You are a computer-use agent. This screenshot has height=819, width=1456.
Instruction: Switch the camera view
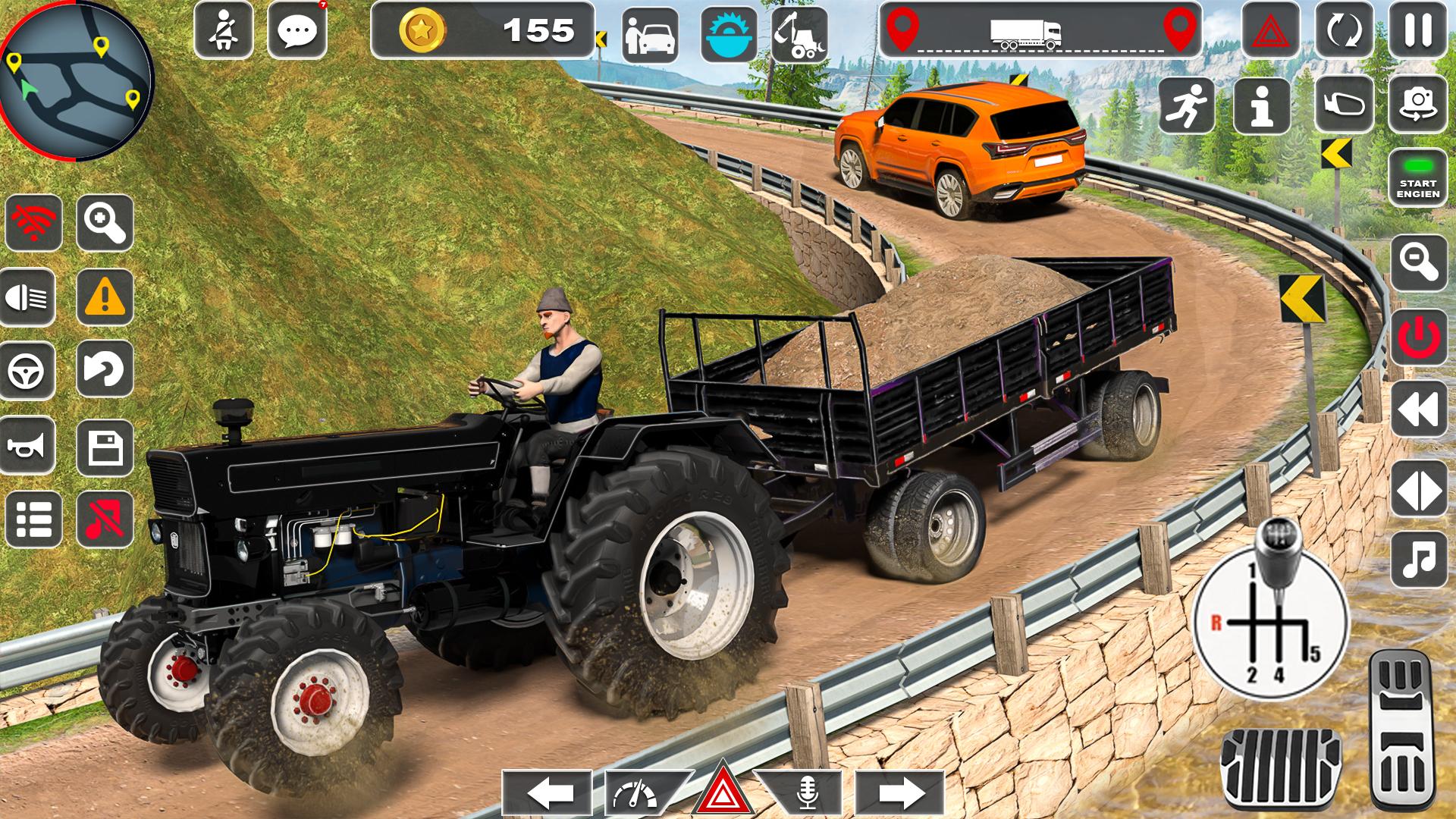(1417, 105)
